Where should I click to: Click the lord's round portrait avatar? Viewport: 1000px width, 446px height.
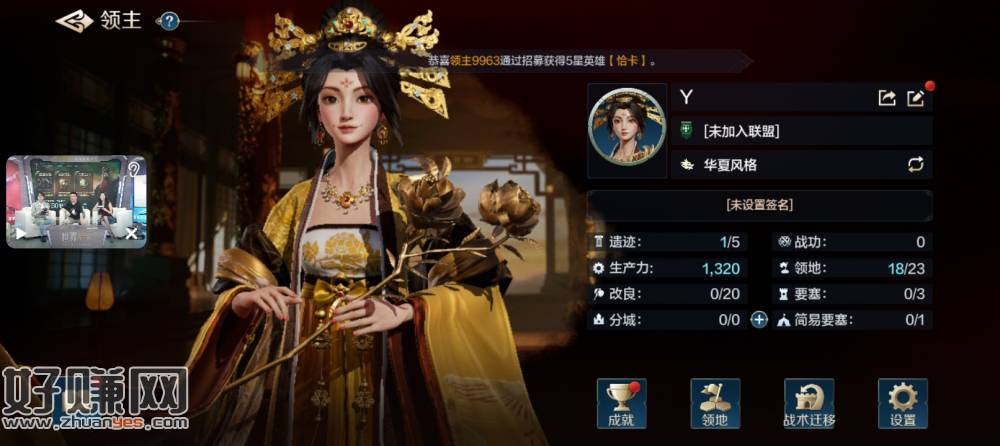point(628,131)
